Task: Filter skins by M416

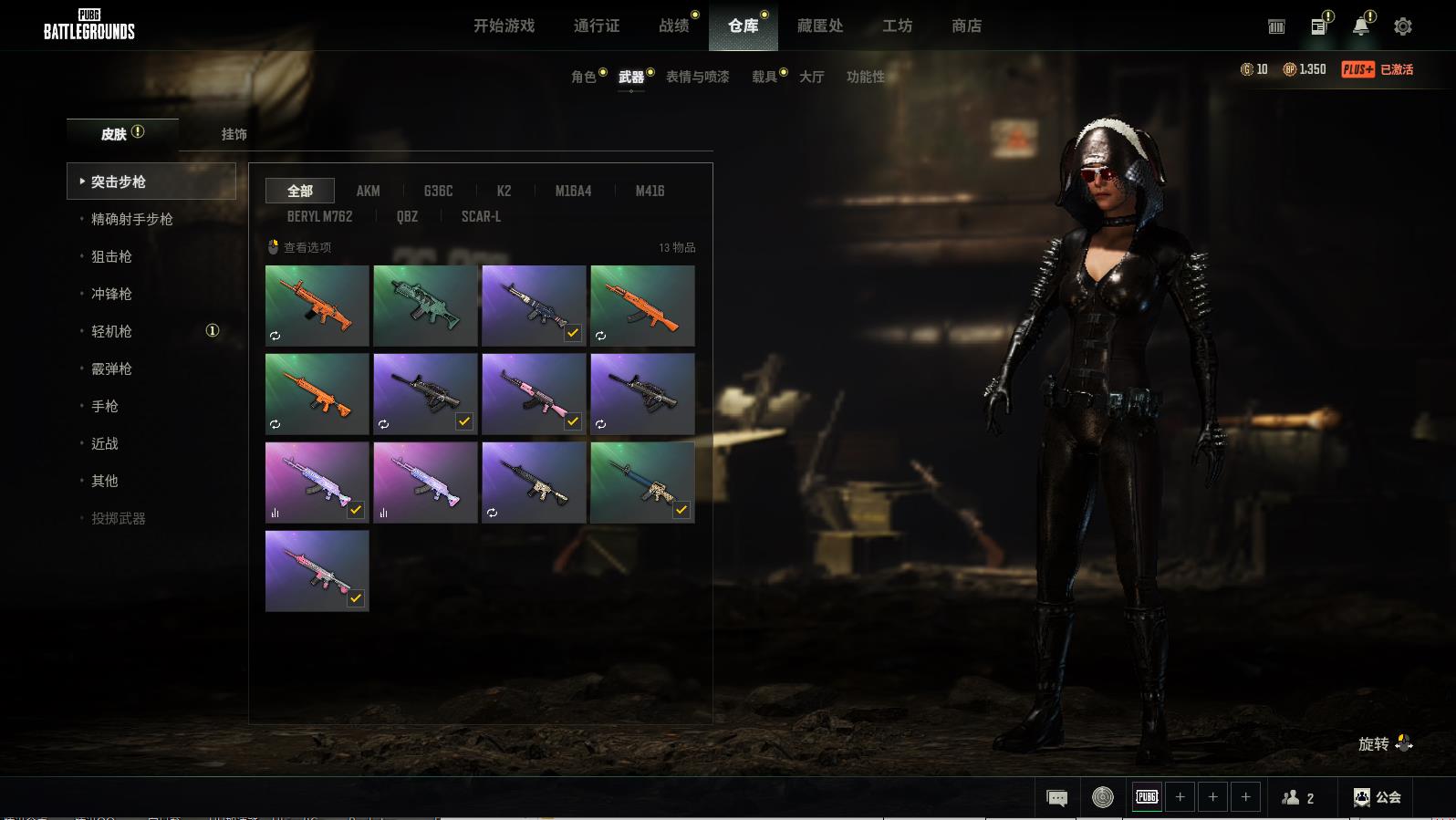Action: pos(650,191)
